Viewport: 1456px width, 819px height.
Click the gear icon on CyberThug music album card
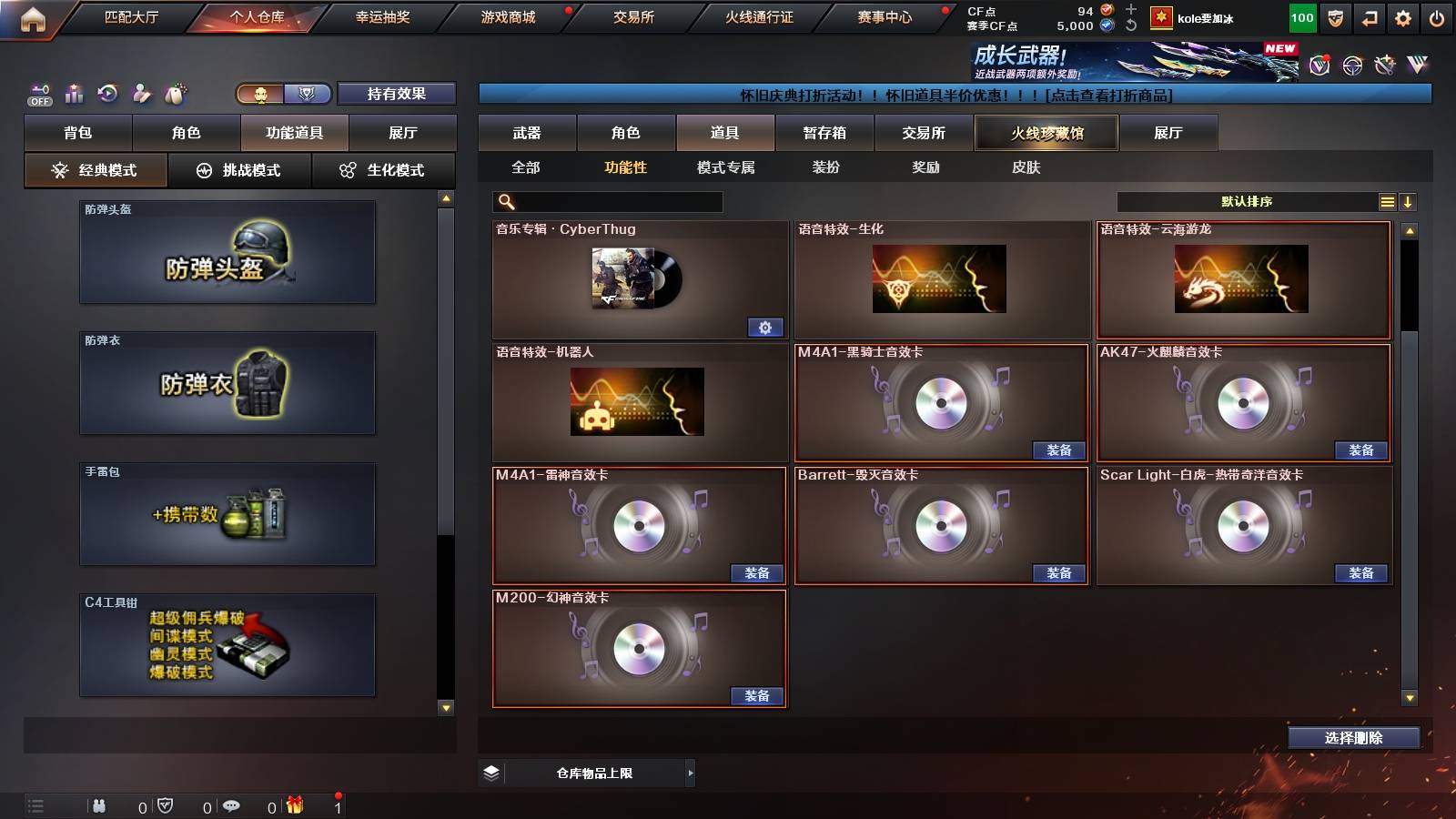pos(765,327)
